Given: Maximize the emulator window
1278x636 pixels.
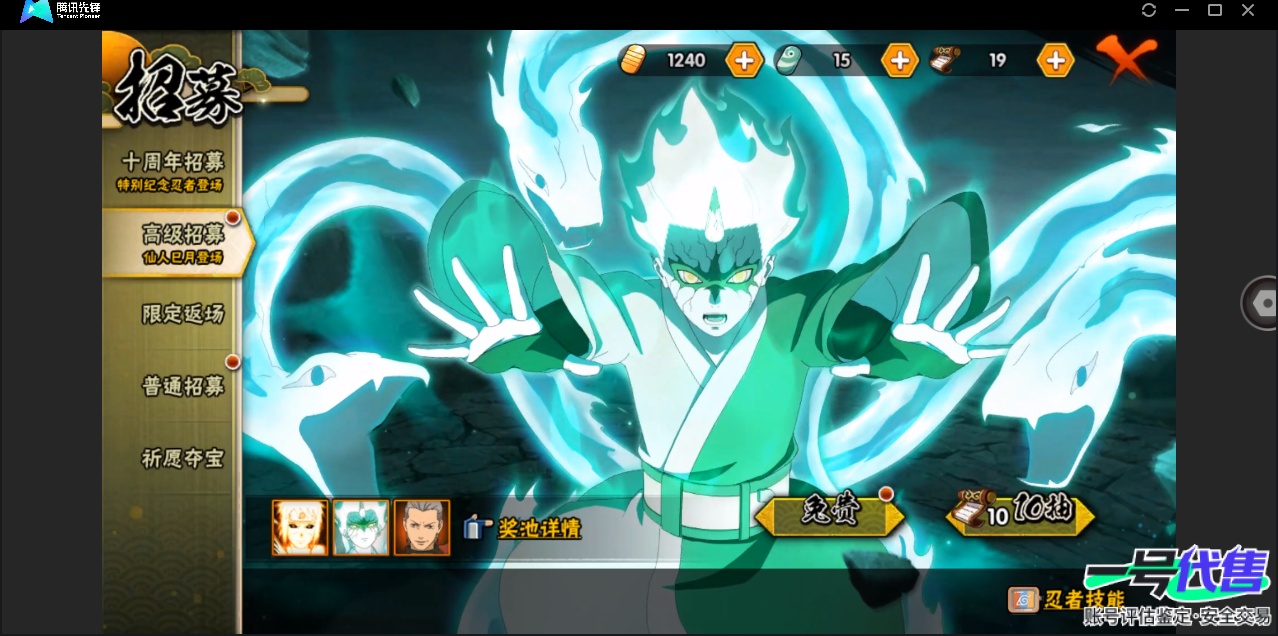Looking at the screenshot, I should [x=1215, y=10].
